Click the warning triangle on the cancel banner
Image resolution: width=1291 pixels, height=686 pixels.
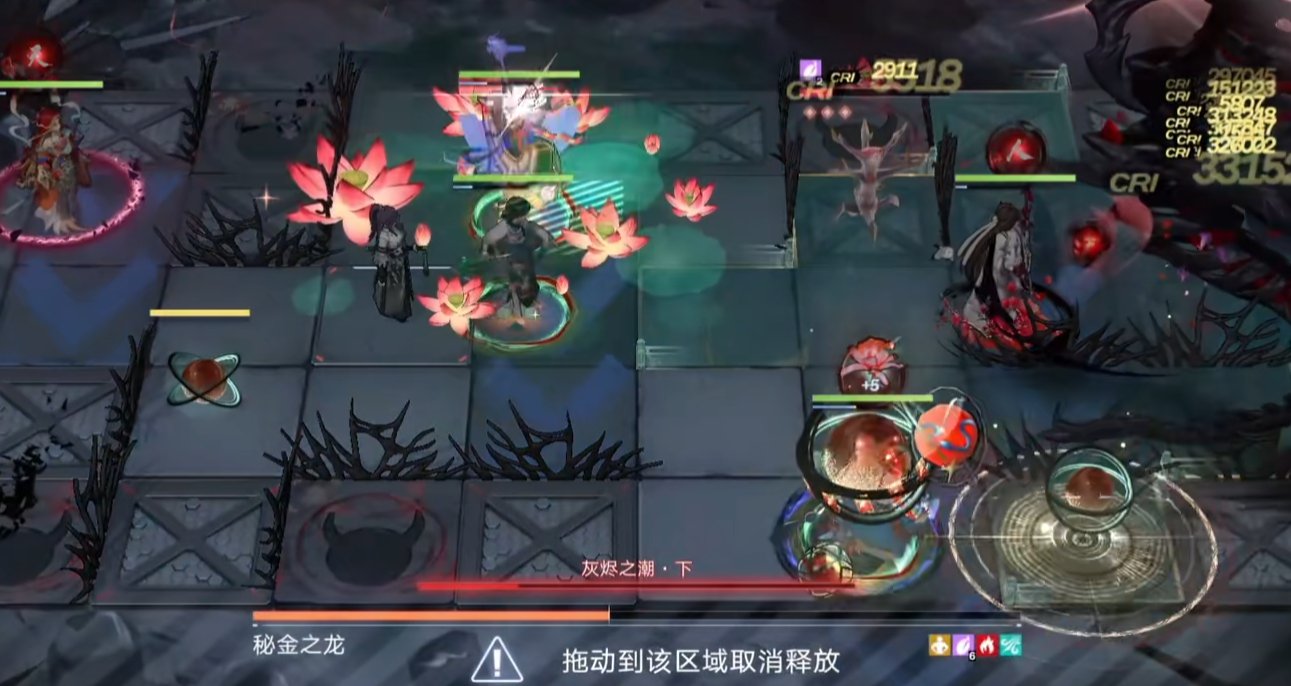497,660
